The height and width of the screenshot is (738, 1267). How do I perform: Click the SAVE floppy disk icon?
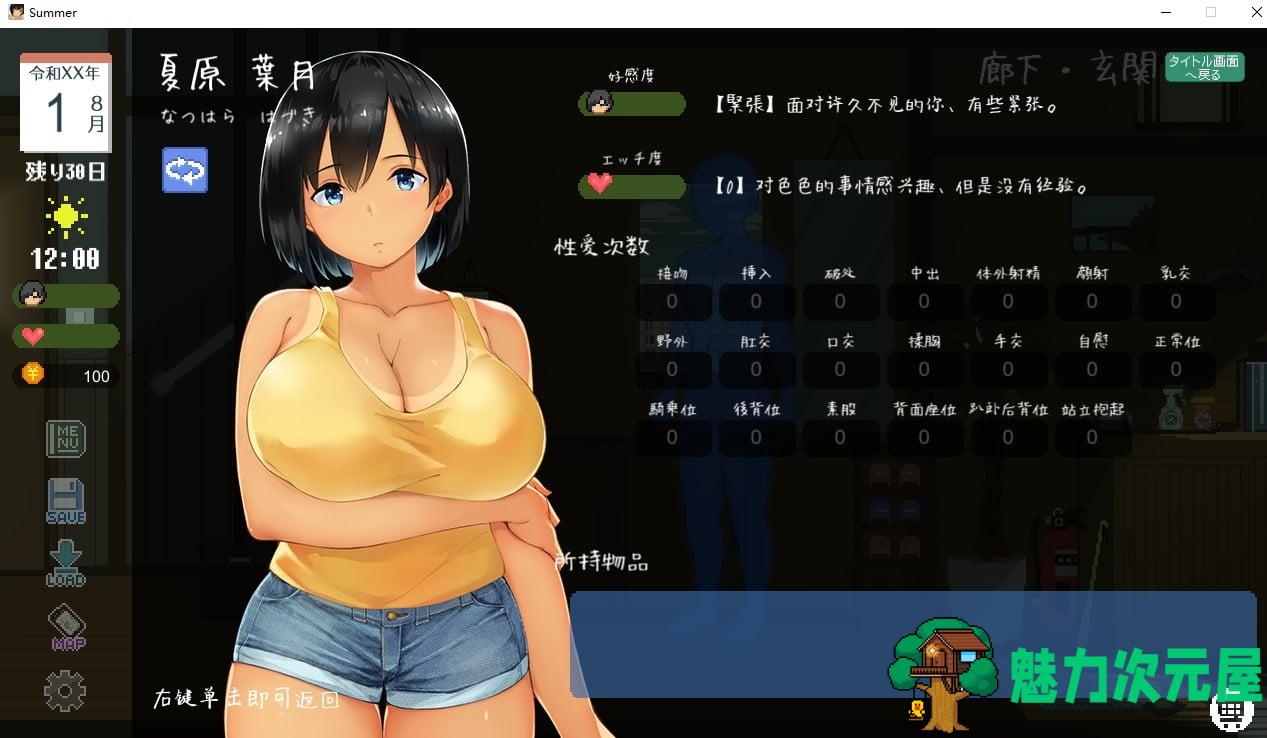(x=66, y=500)
